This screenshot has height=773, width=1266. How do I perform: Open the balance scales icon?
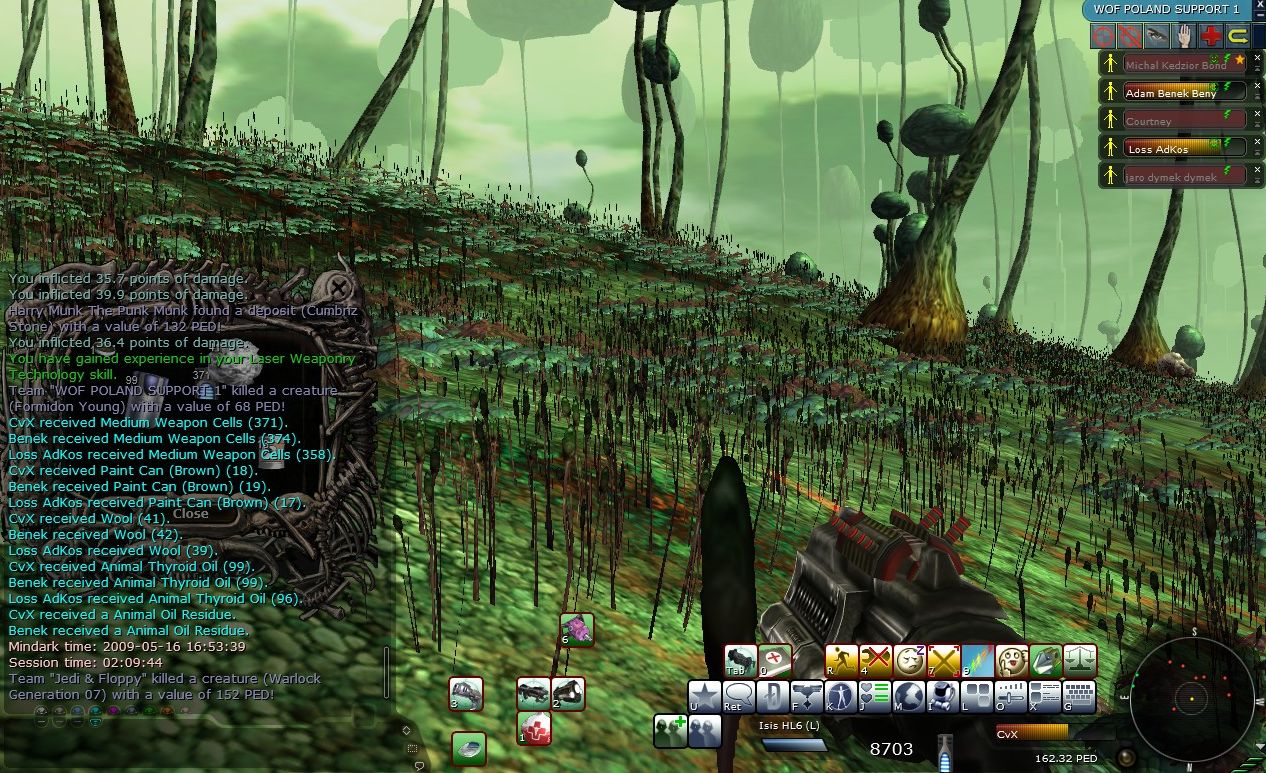pos(1080,661)
